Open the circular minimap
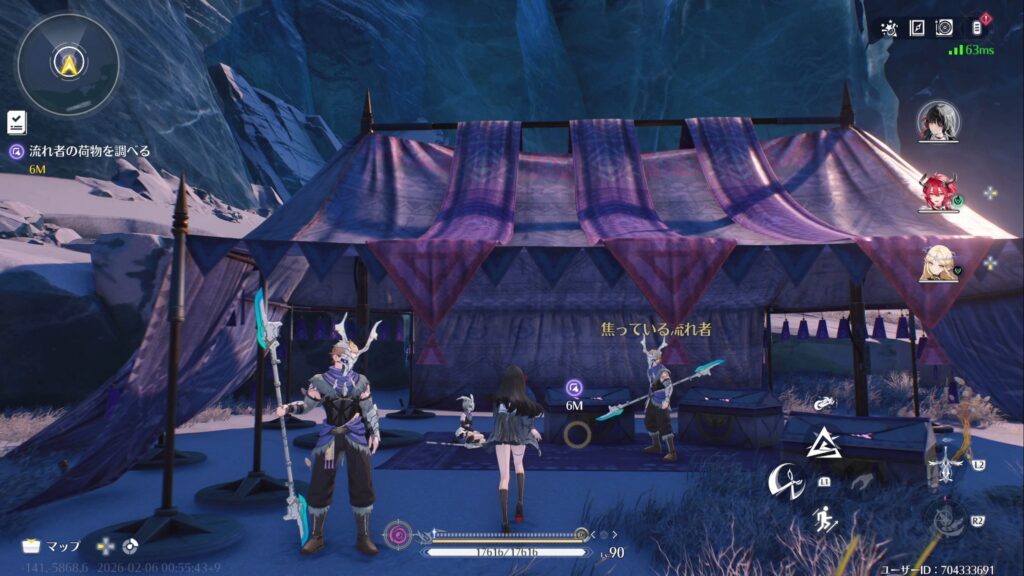This screenshot has width=1024, height=576. pyautogui.click(x=68, y=64)
